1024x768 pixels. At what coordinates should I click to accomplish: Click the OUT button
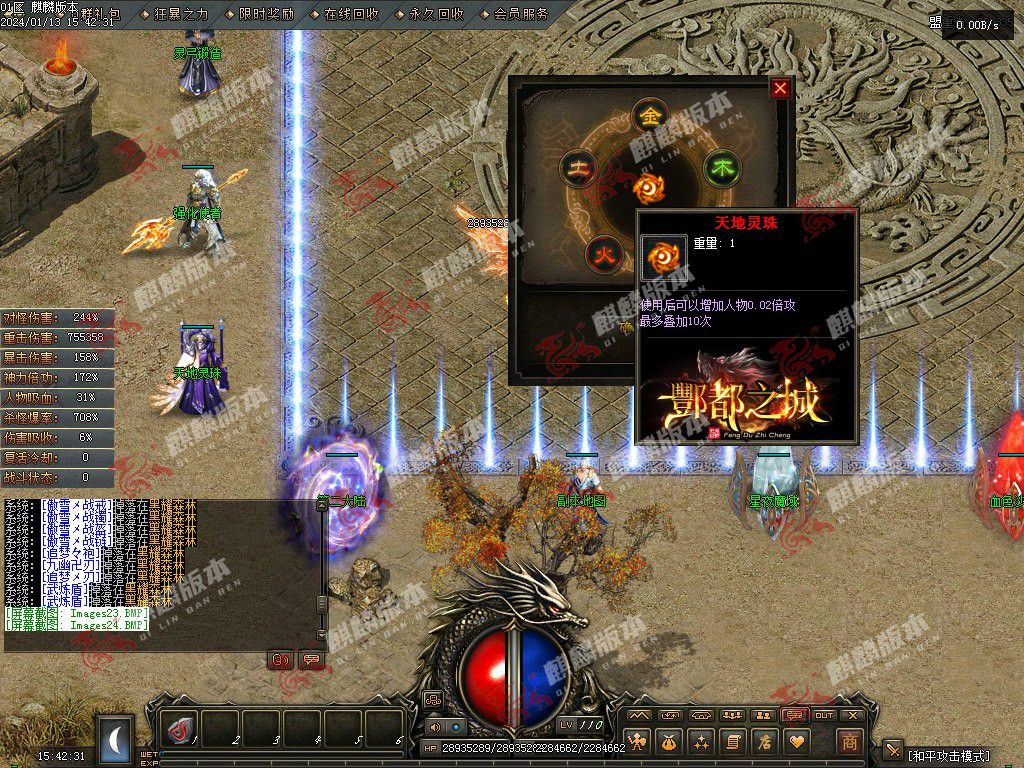[x=824, y=715]
